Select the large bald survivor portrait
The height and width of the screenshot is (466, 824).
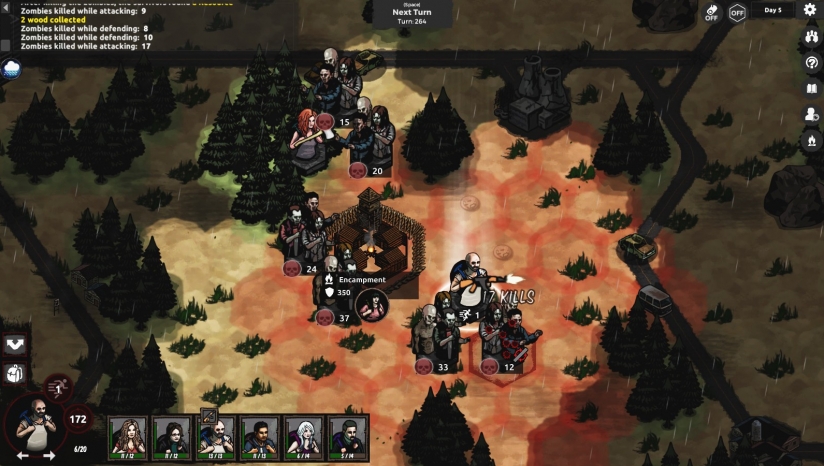click(33, 422)
